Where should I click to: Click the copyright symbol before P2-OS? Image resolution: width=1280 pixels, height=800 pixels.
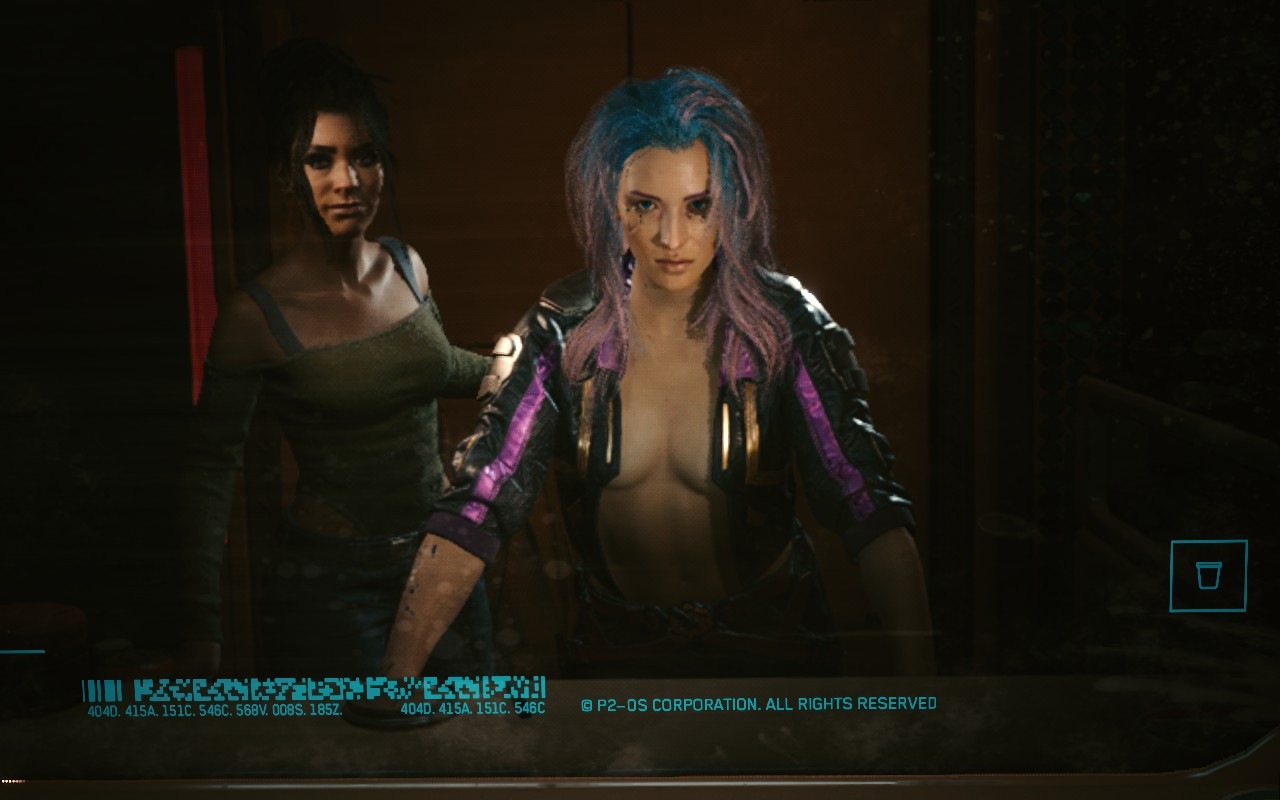(589, 705)
